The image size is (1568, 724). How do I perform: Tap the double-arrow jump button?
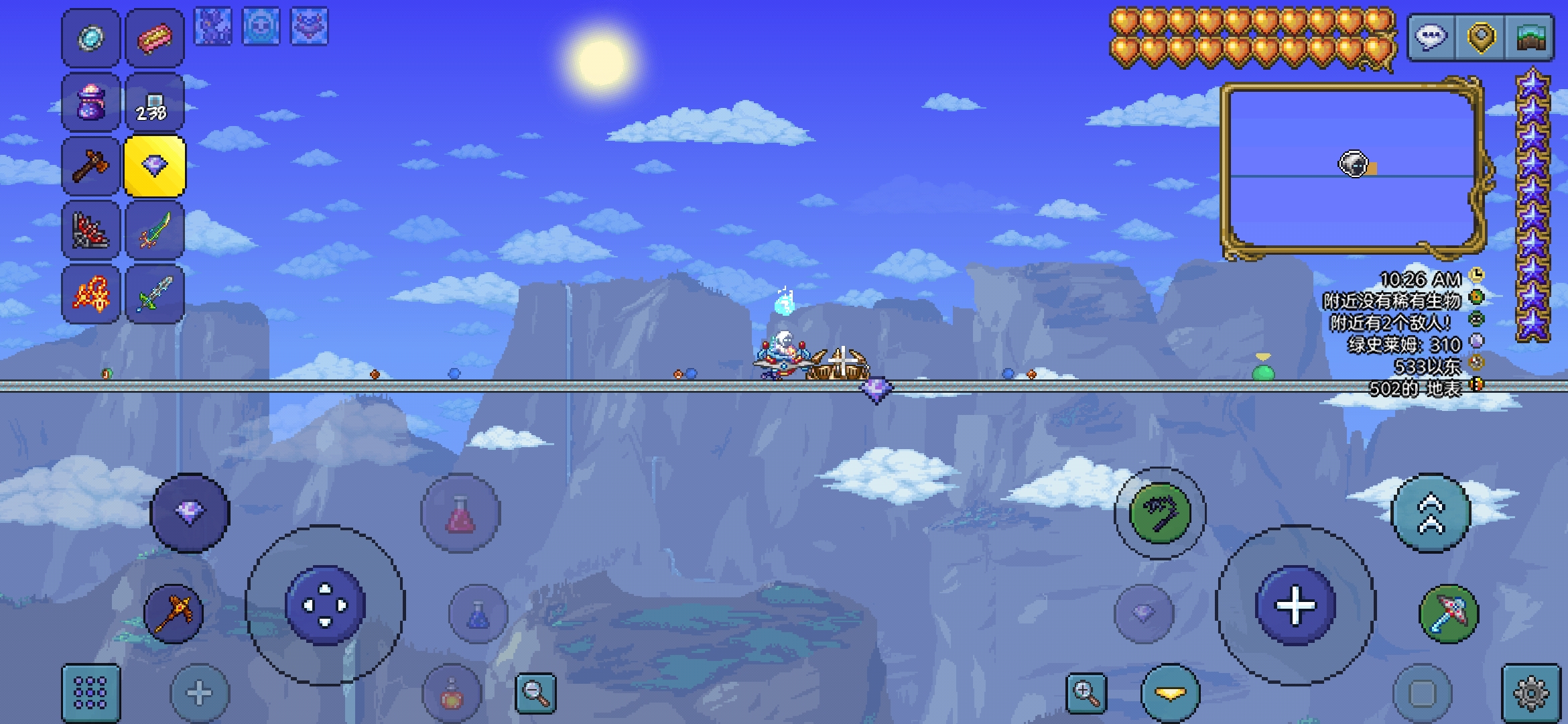pos(1431,514)
